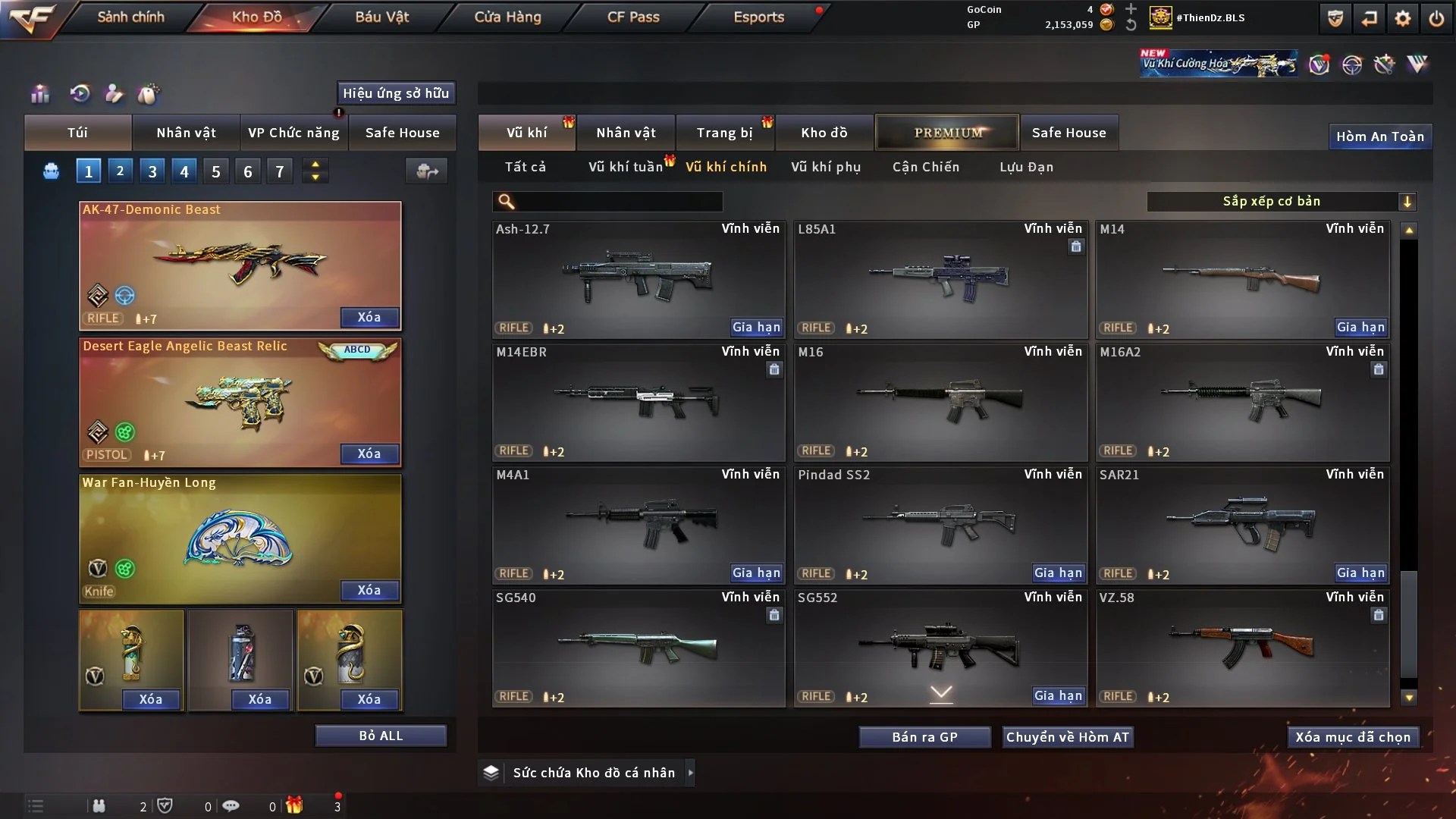The width and height of the screenshot is (1456, 819).
Task: Filter by Vũ khí phụ secondary weapons
Action: click(x=826, y=167)
